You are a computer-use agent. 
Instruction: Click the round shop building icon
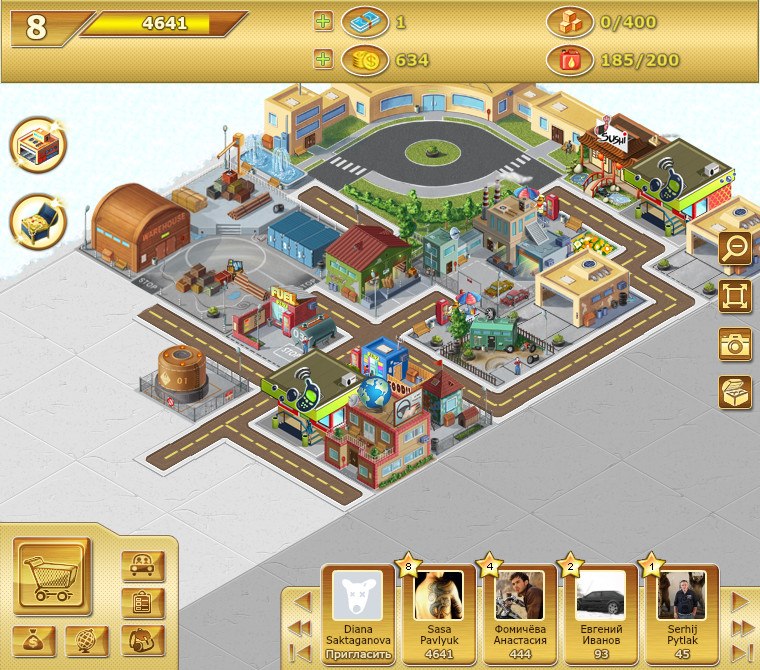38,147
